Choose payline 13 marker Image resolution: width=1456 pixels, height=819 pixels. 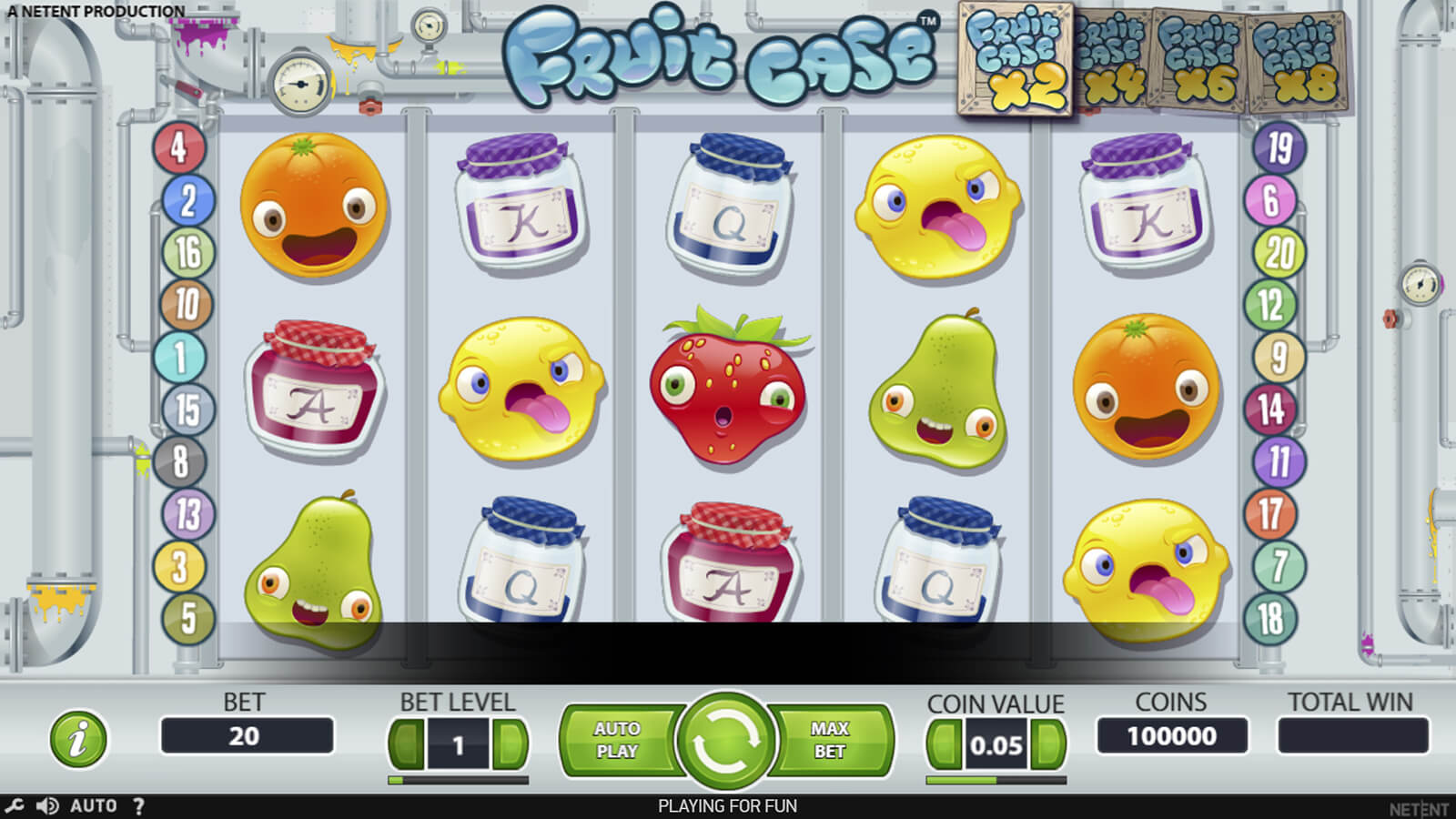187,514
